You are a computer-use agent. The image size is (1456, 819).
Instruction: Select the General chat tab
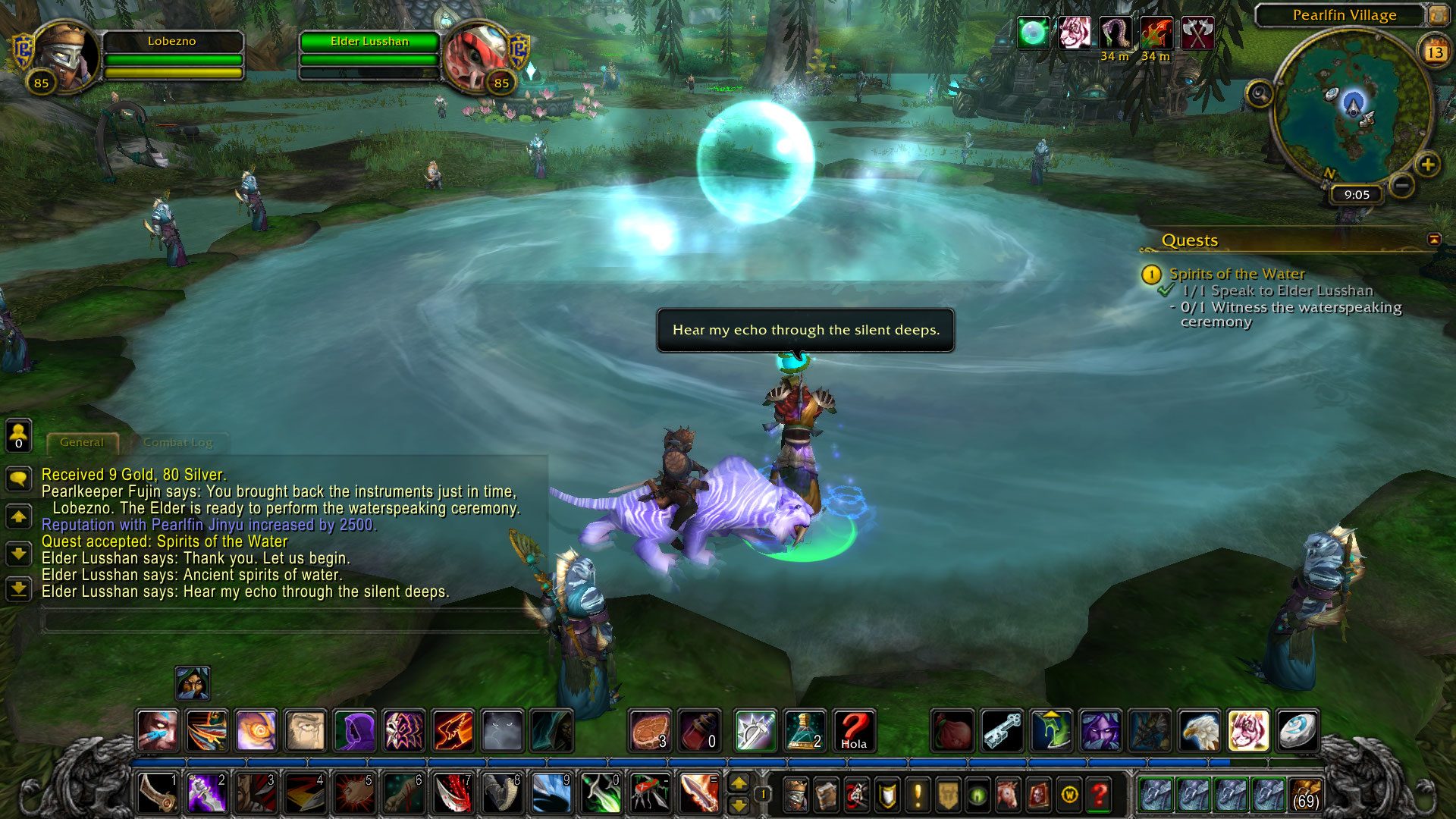pos(82,442)
